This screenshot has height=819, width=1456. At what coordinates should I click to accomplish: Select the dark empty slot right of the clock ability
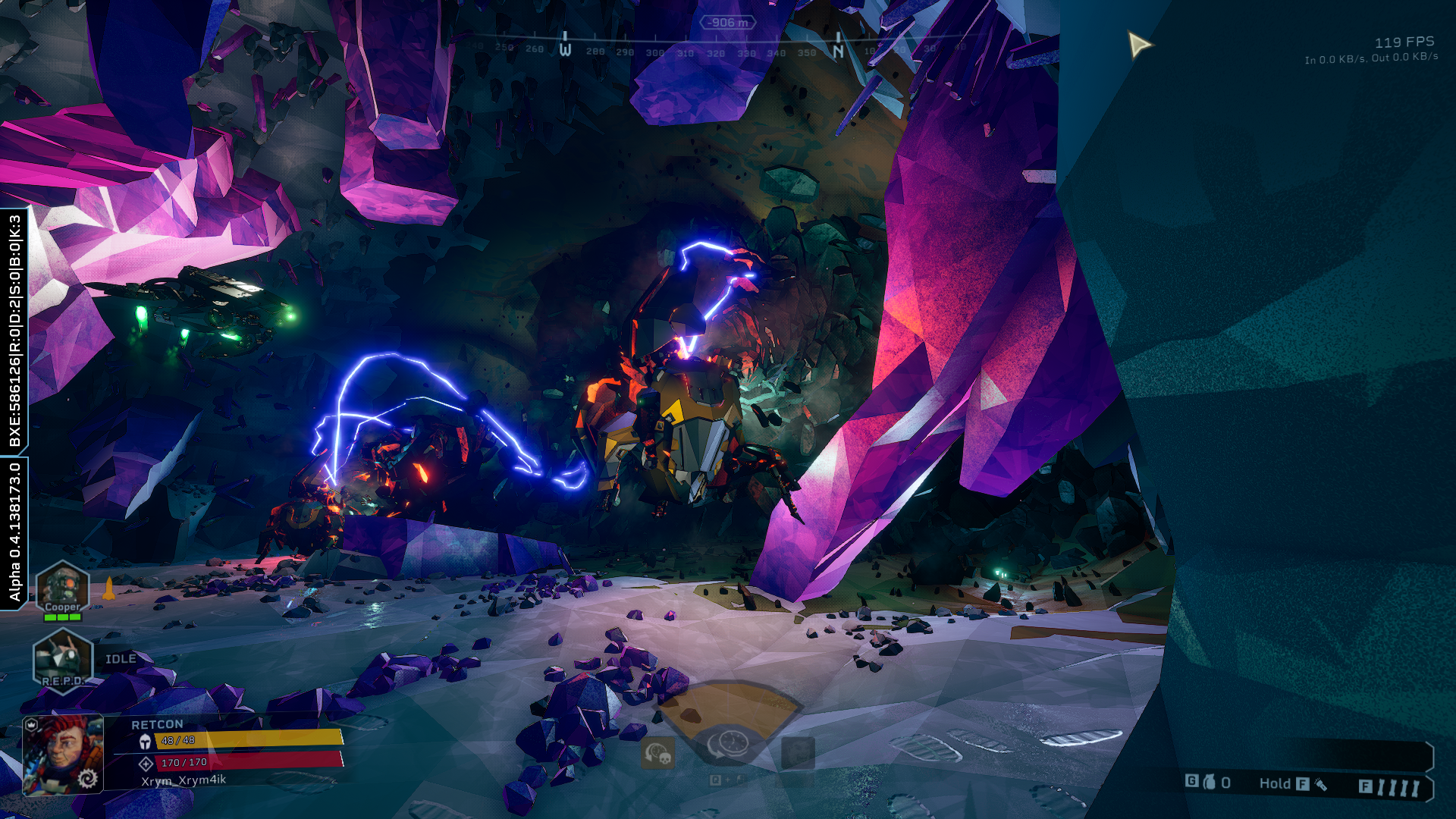[798, 753]
